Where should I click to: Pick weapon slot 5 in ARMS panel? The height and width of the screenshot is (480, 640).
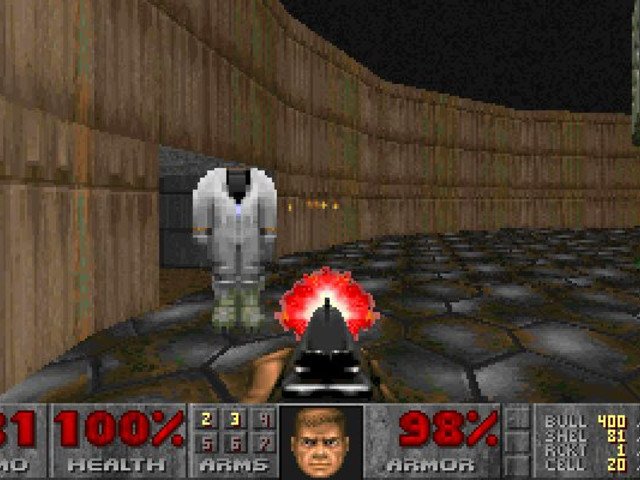click(x=206, y=443)
